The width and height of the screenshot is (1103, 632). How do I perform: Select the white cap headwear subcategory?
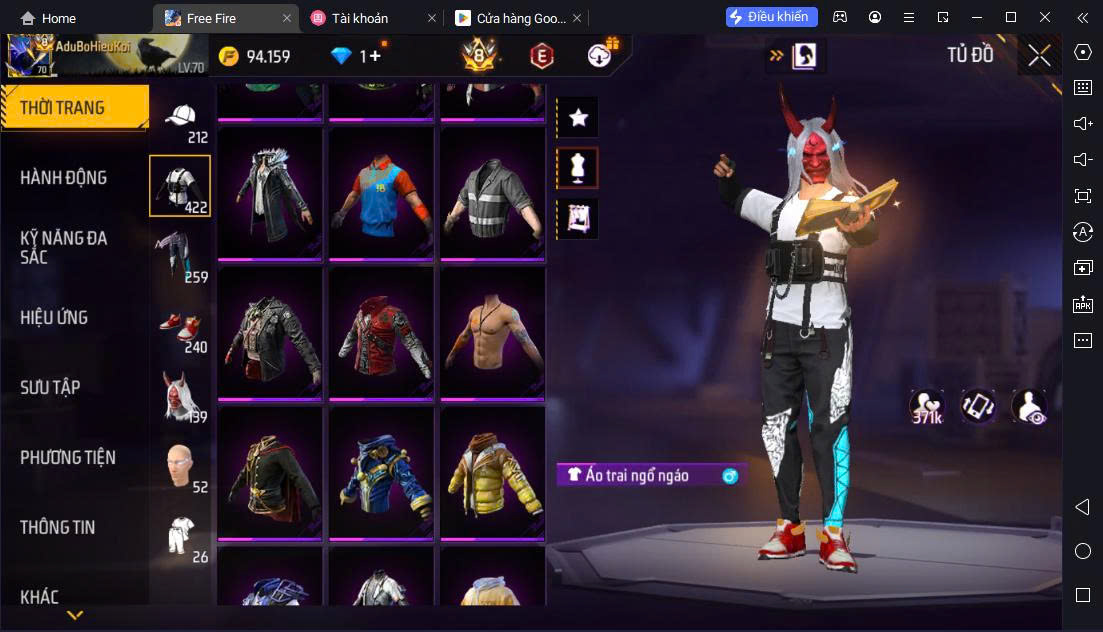coord(181,120)
